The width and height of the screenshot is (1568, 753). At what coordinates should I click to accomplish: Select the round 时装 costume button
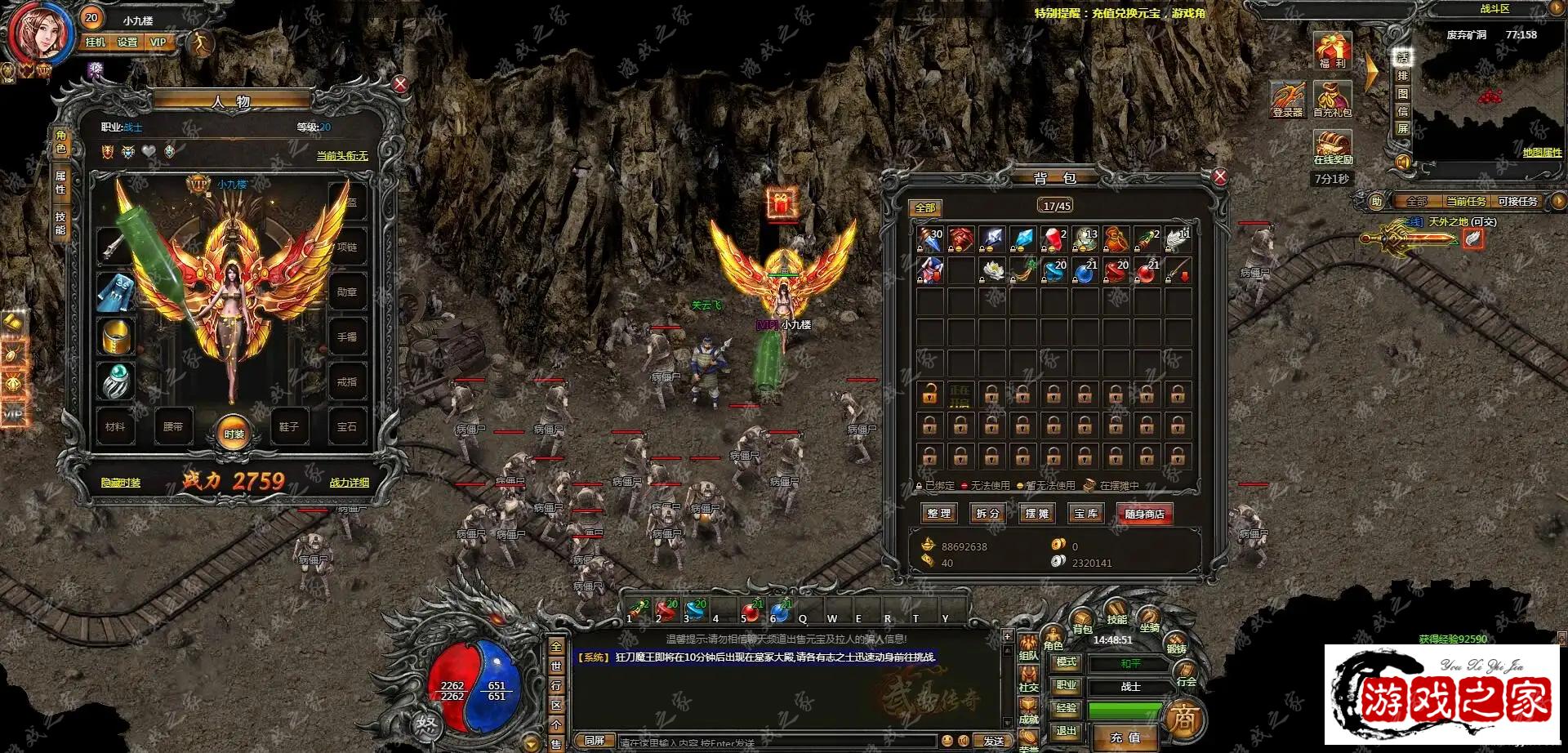point(234,434)
